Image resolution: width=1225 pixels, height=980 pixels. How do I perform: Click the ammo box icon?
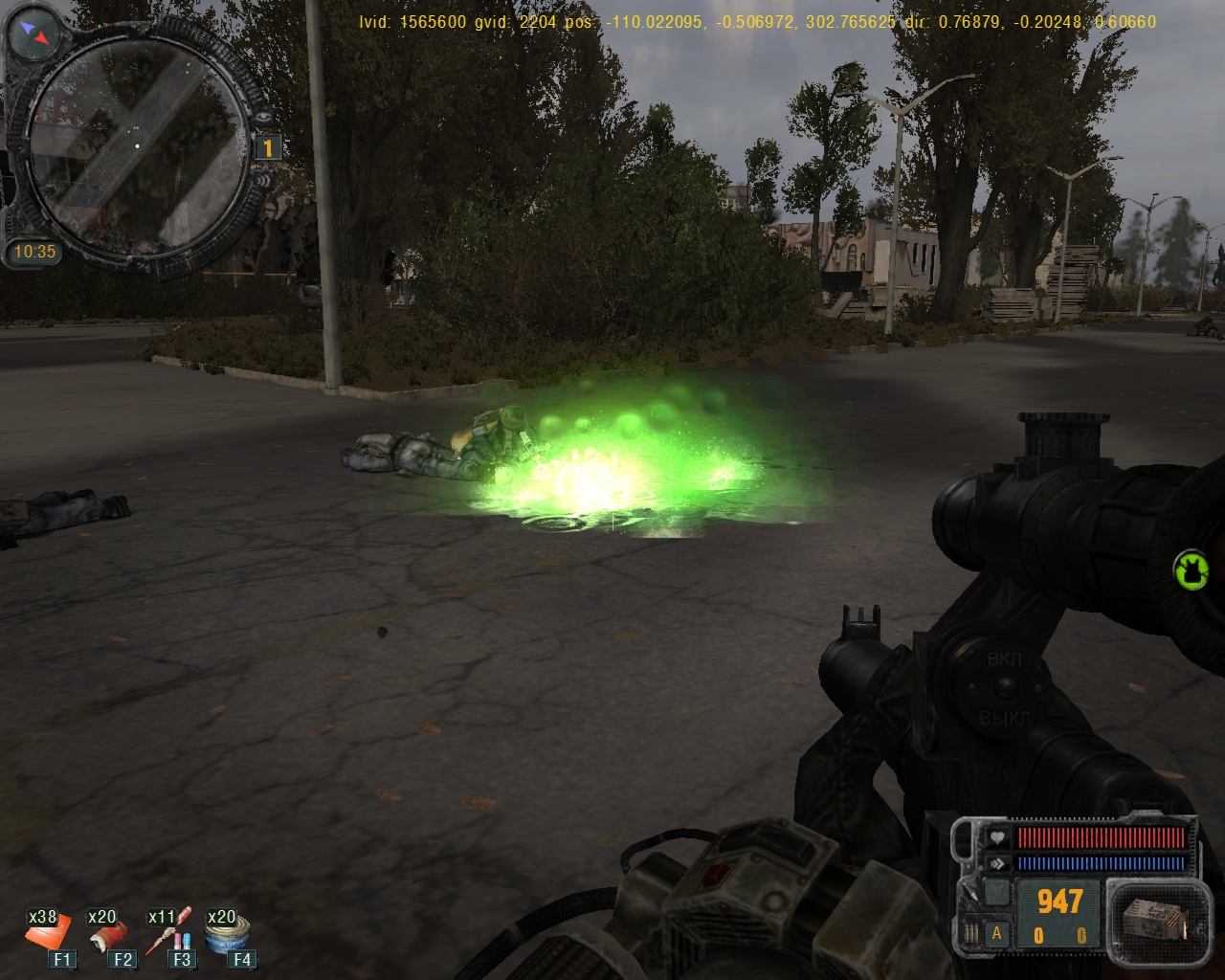click(x=1152, y=919)
